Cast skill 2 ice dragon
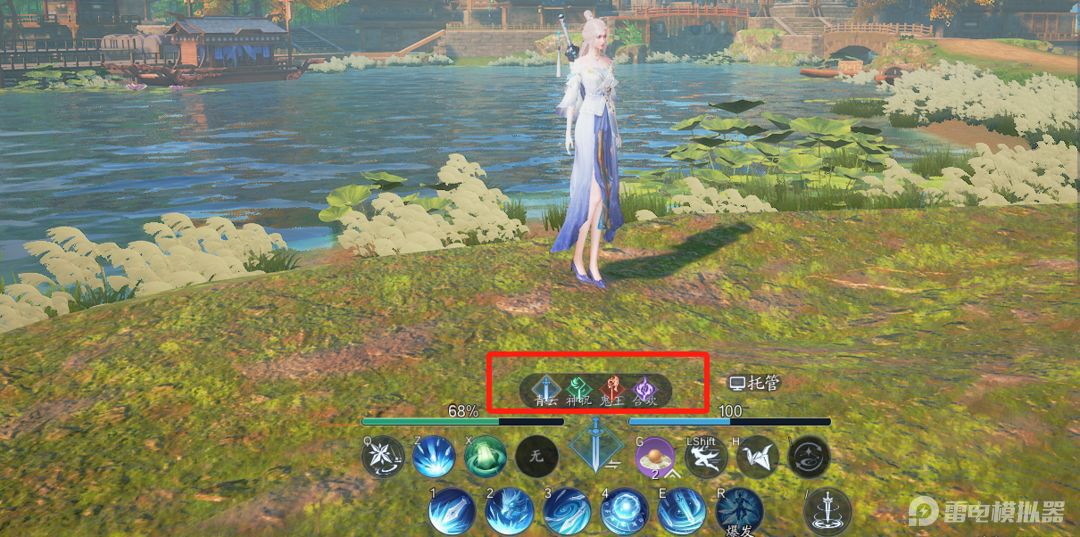This screenshot has height=537, width=1080. click(x=509, y=512)
